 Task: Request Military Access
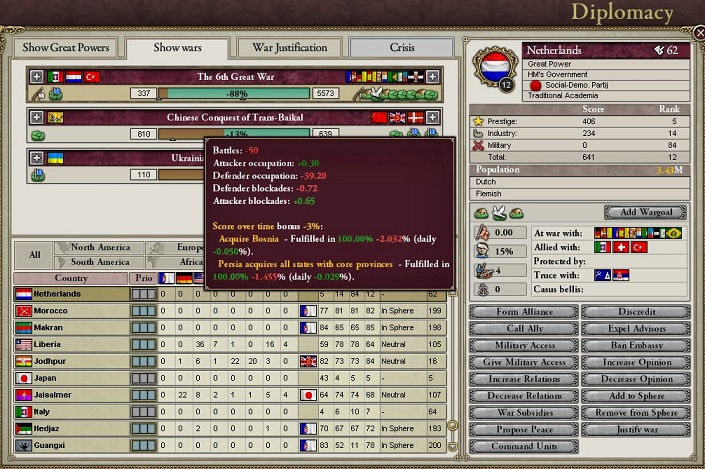[524, 345]
